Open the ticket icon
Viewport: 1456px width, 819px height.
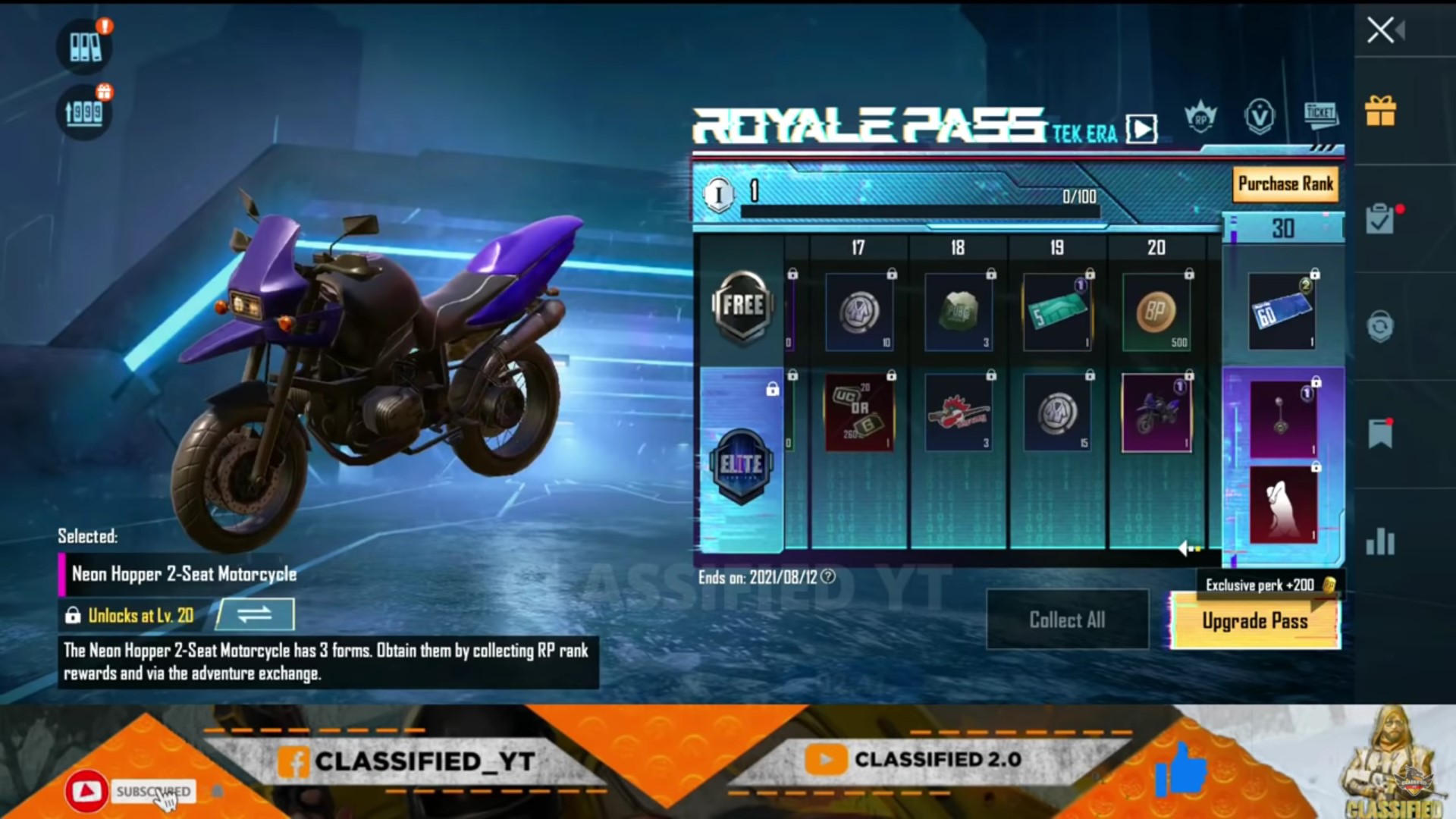coord(1320,115)
